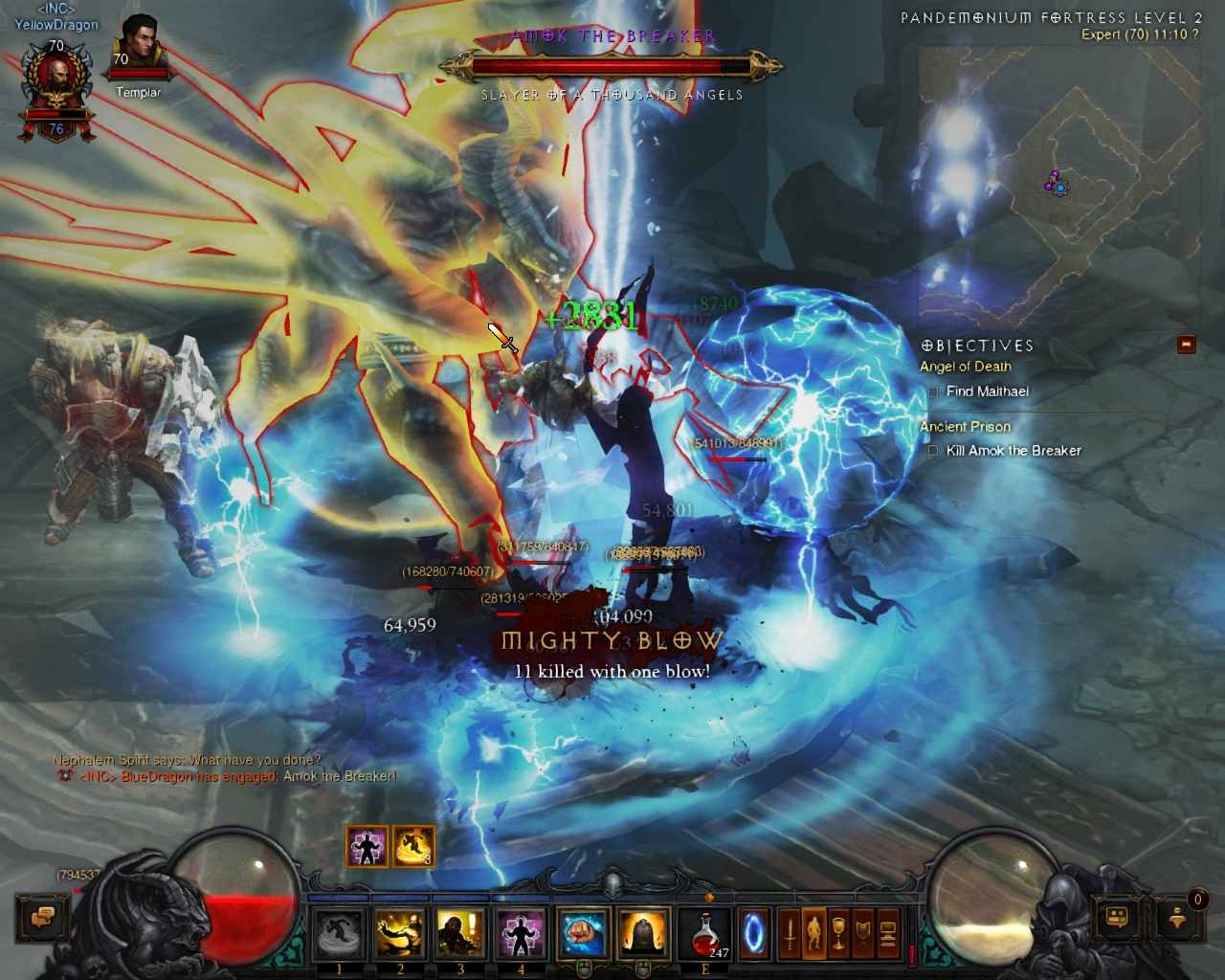
Task: Open the chat bubble button
Action: point(42,918)
